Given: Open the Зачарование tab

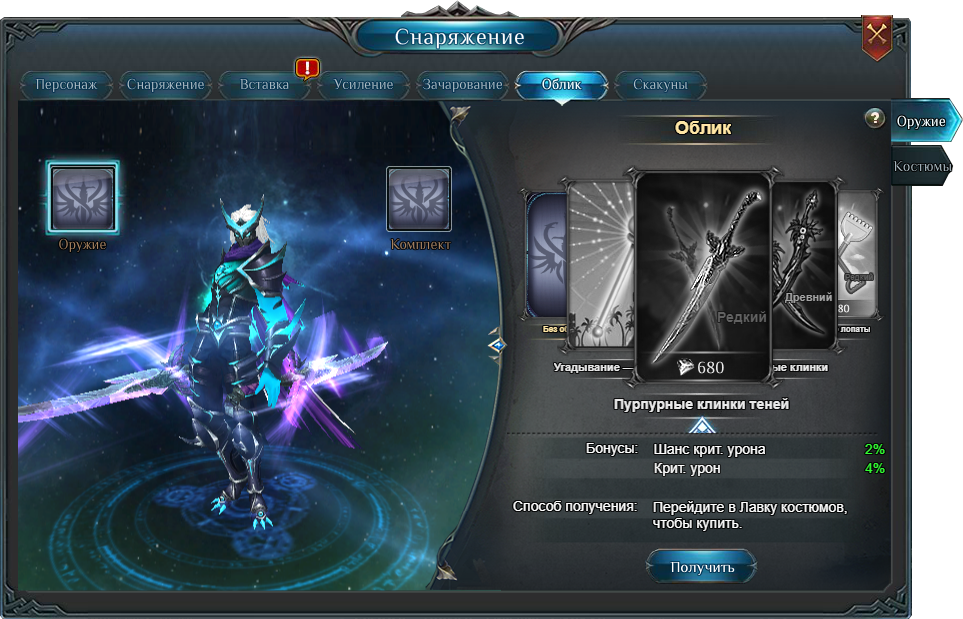Looking at the screenshot, I should click(462, 85).
